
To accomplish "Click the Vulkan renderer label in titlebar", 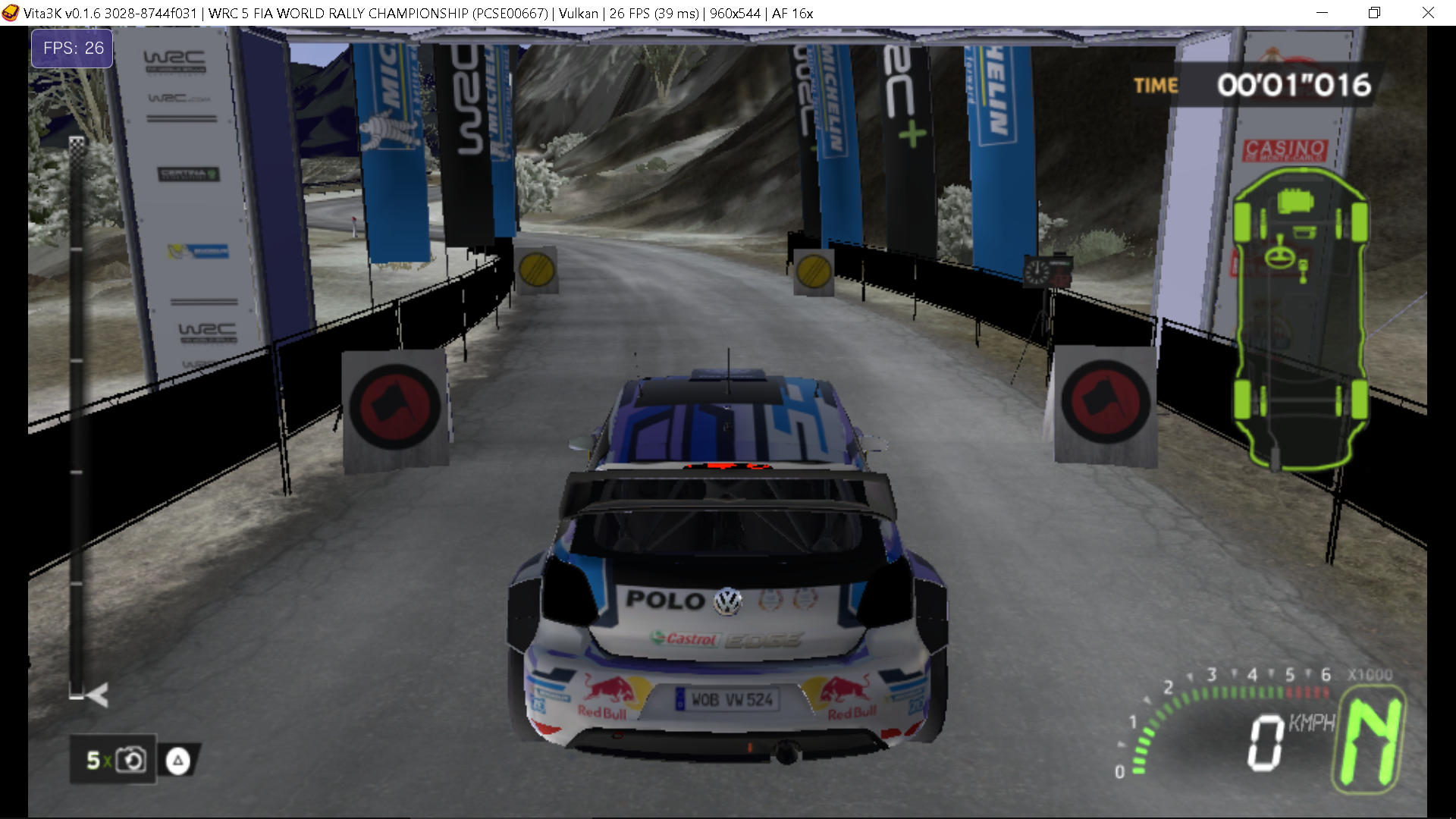I will click(x=577, y=13).
